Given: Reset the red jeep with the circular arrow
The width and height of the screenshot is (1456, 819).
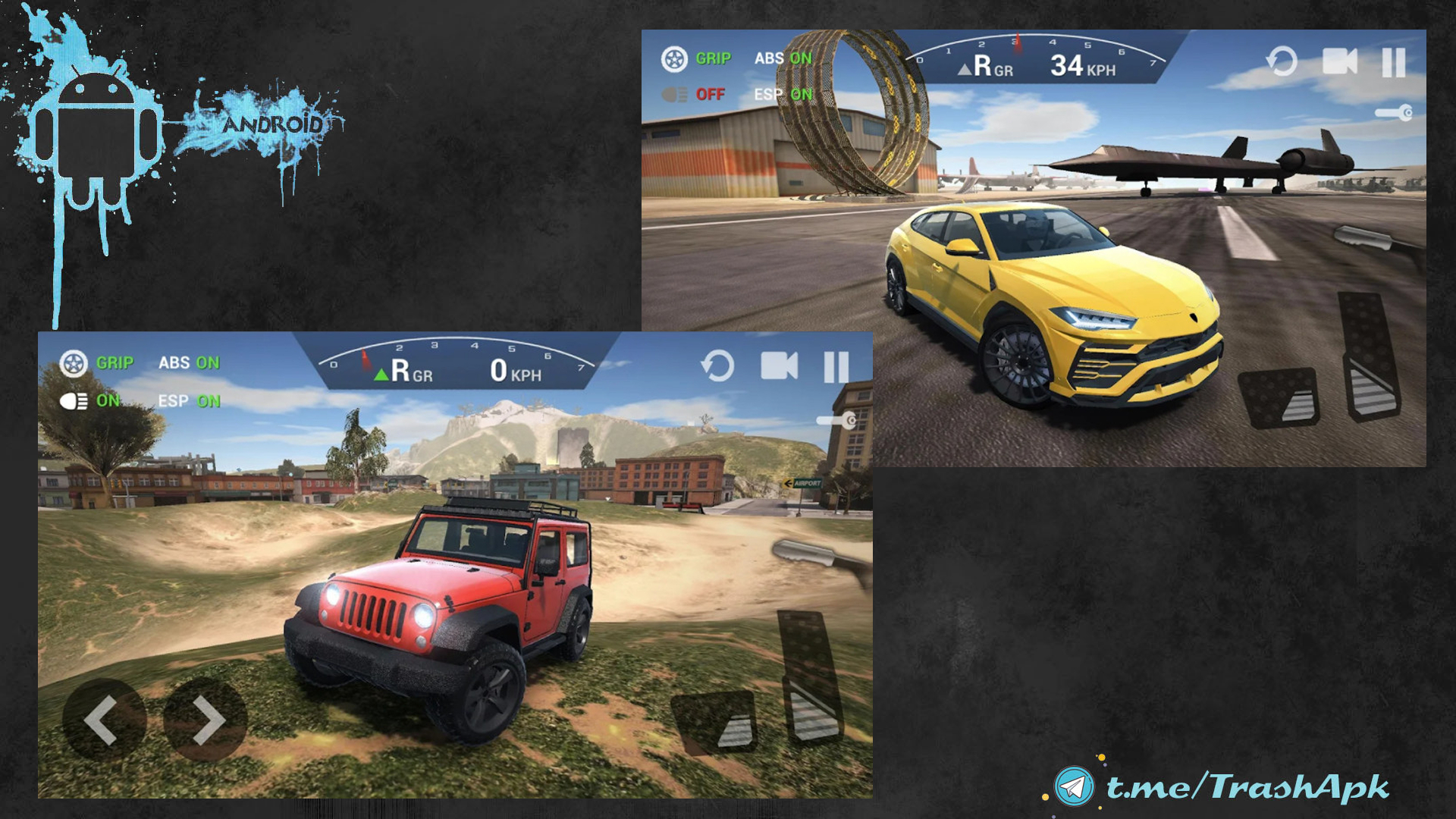Looking at the screenshot, I should (x=717, y=366).
